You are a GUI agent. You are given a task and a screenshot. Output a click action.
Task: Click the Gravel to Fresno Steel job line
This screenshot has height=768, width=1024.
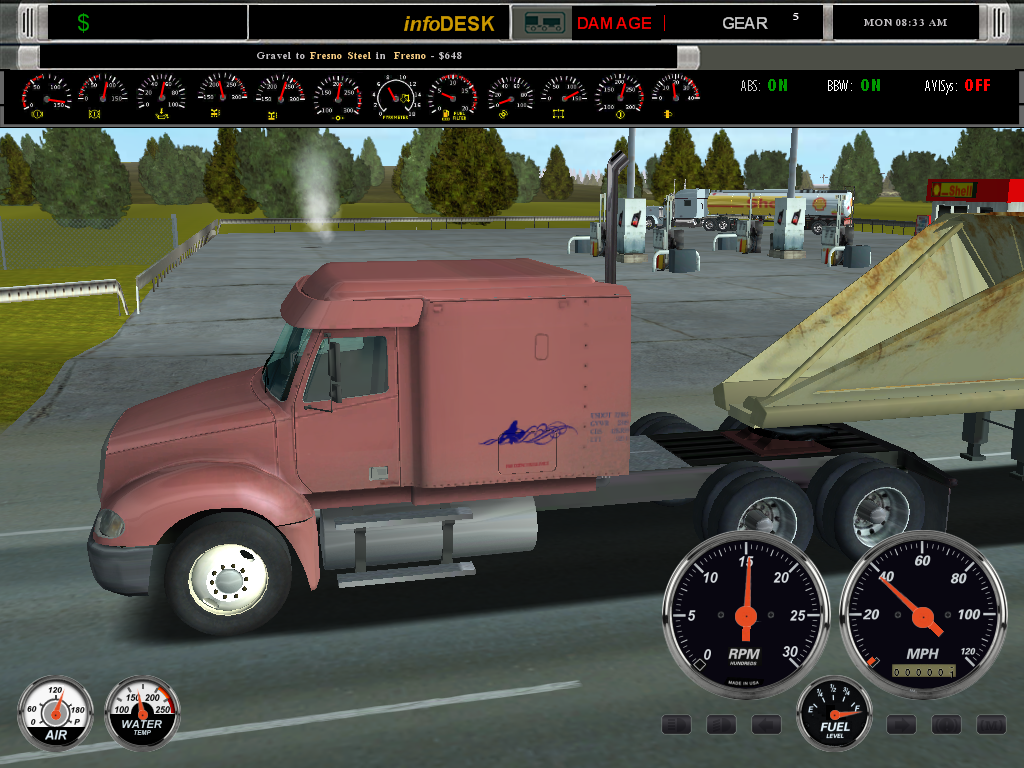point(355,57)
